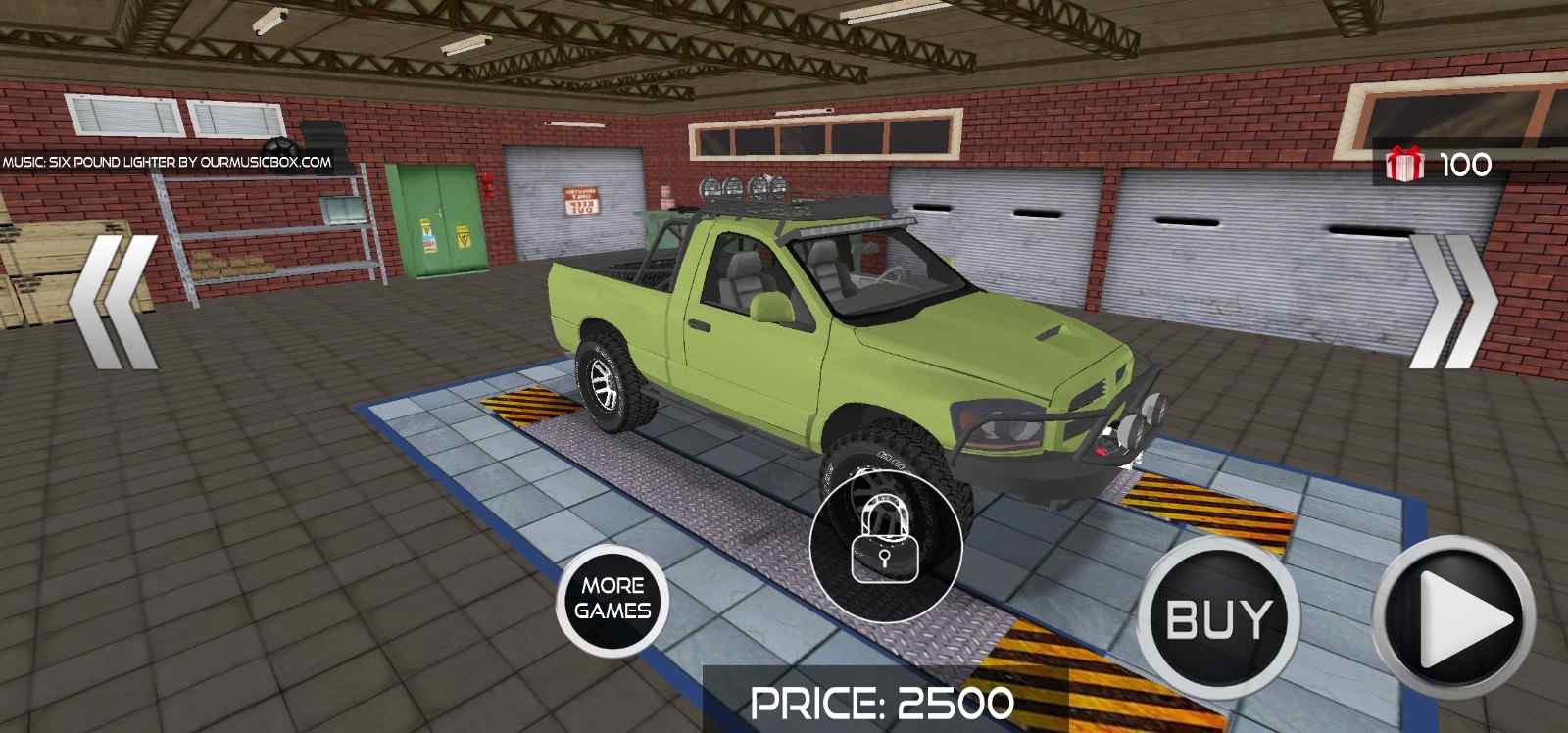Click the silver play triangle at bottom right
Screen dimensions: 1568x733
(1460, 612)
